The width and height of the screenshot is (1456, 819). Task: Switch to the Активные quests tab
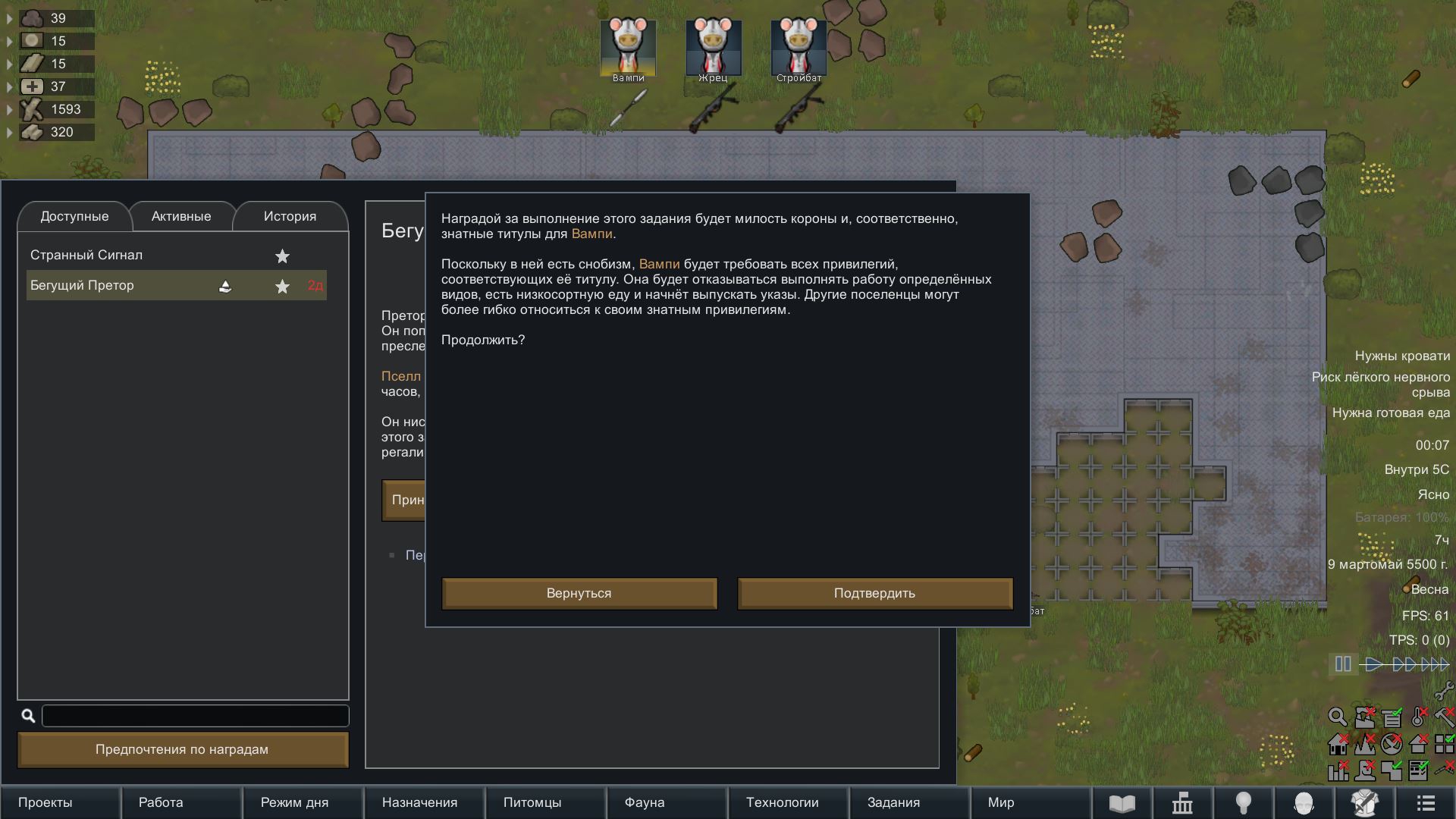tap(181, 216)
